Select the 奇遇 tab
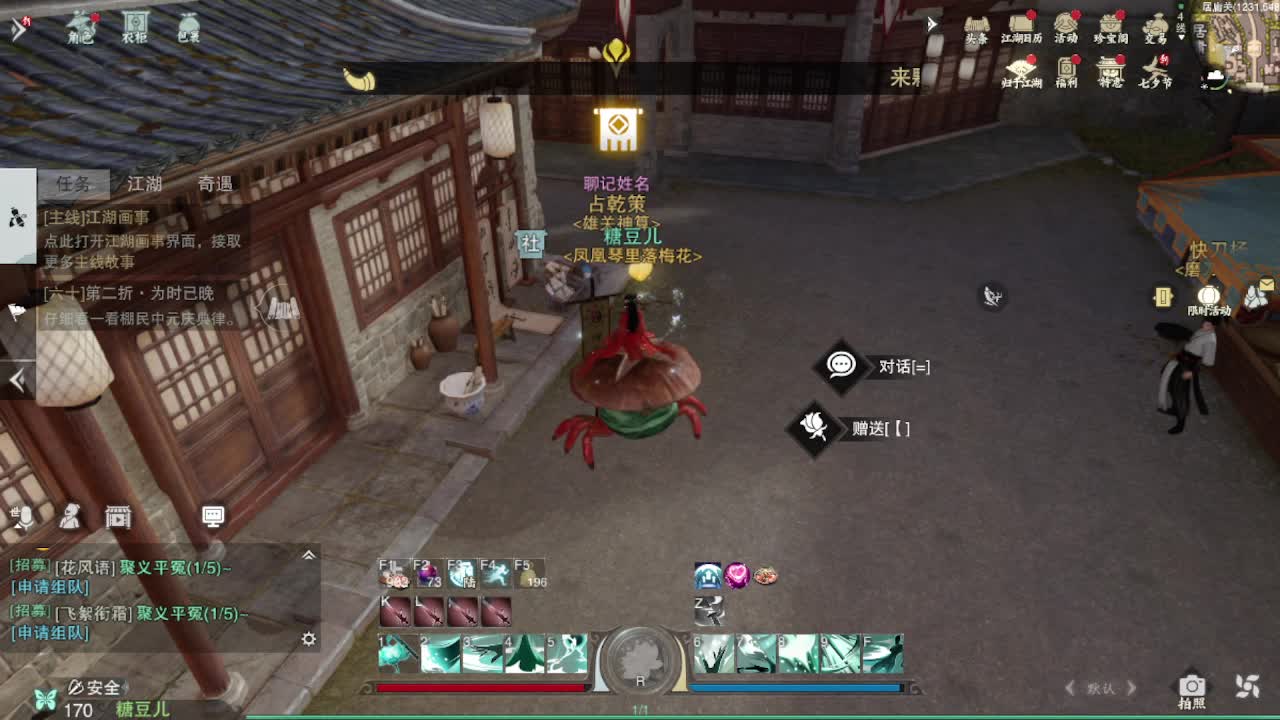The width and height of the screenshot is (1280, 720). (217, 183)
